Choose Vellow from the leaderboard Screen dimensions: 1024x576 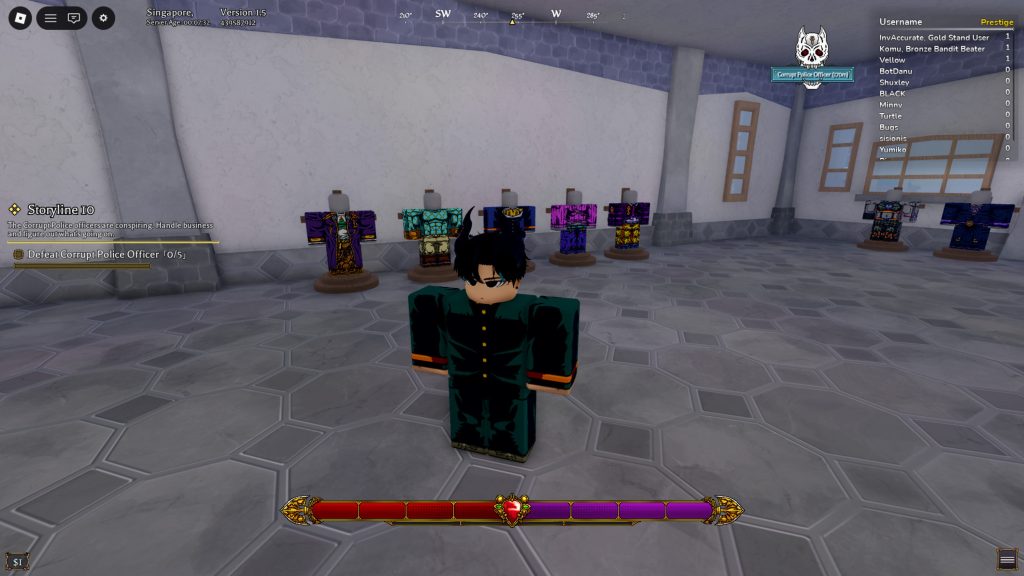click(x=892, y=60)
